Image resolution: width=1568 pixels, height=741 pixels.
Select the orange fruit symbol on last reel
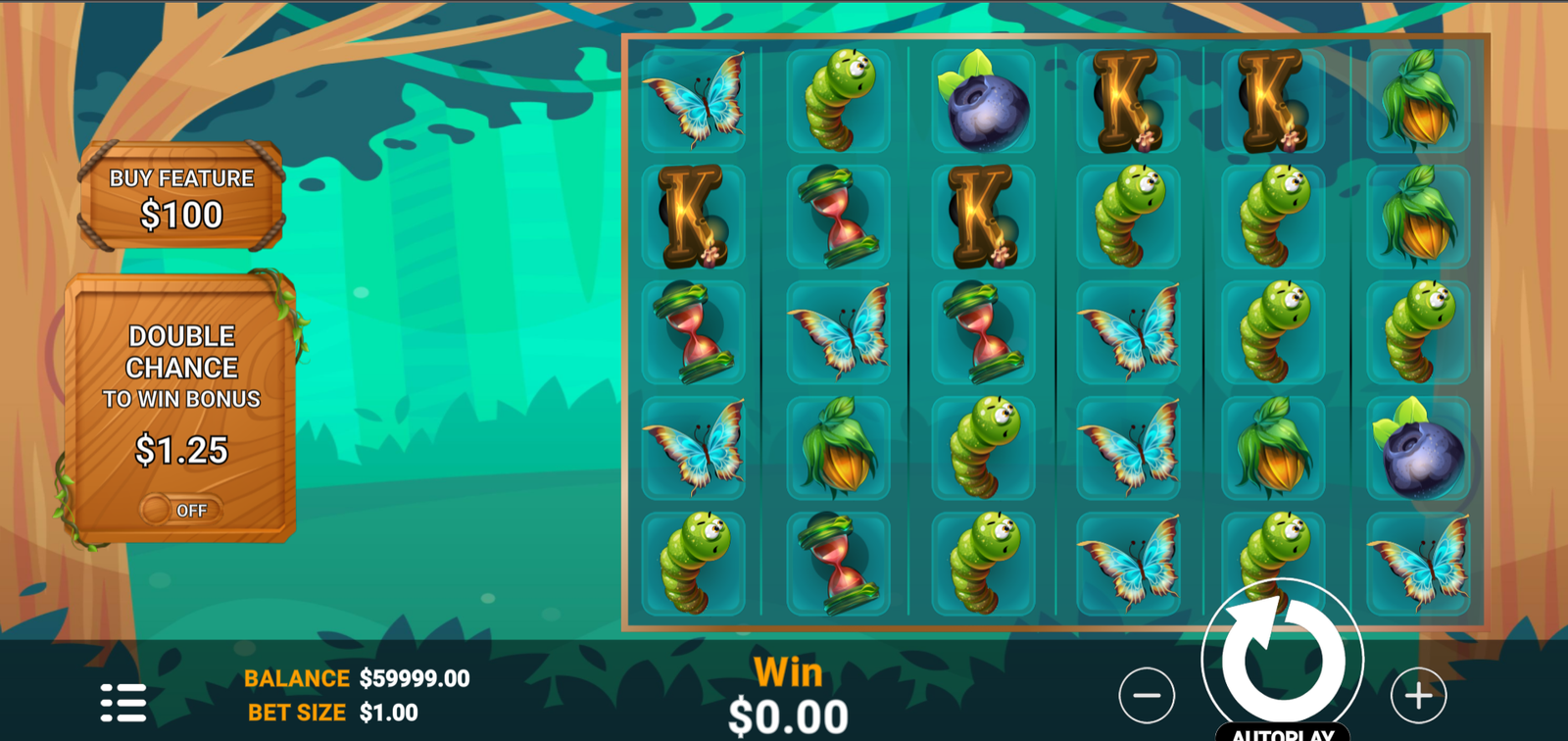click(x=1417, y=103)
